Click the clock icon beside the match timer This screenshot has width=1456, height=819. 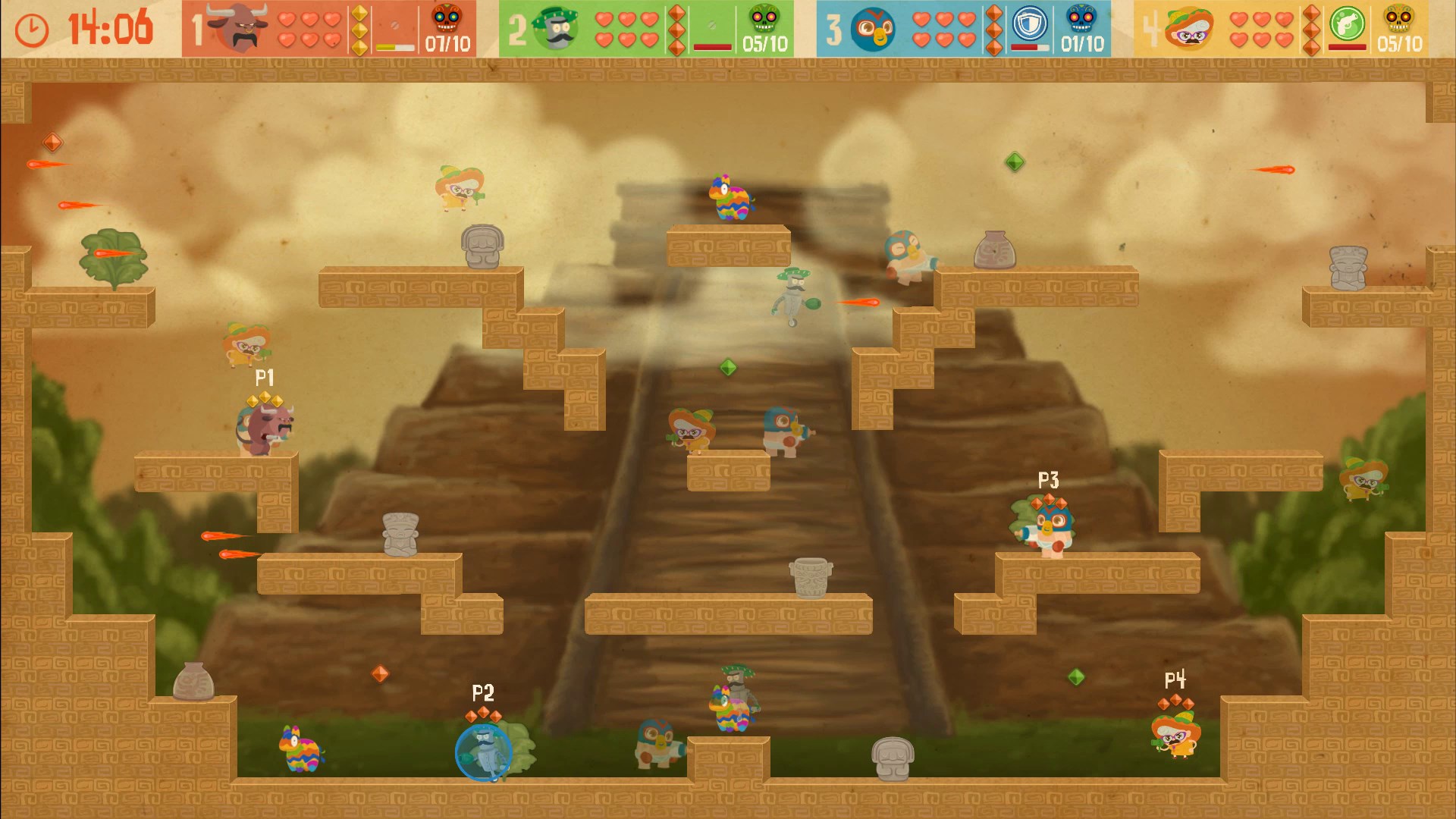[30, 30]
